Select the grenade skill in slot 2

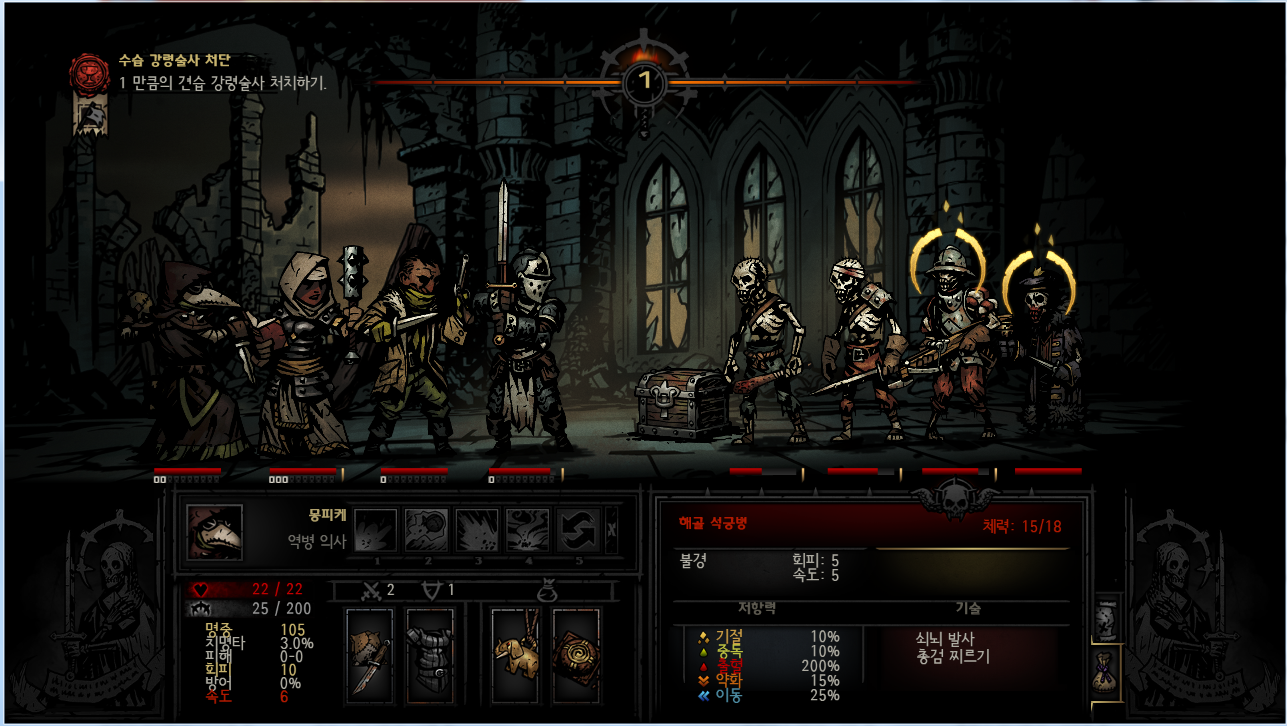427,530
